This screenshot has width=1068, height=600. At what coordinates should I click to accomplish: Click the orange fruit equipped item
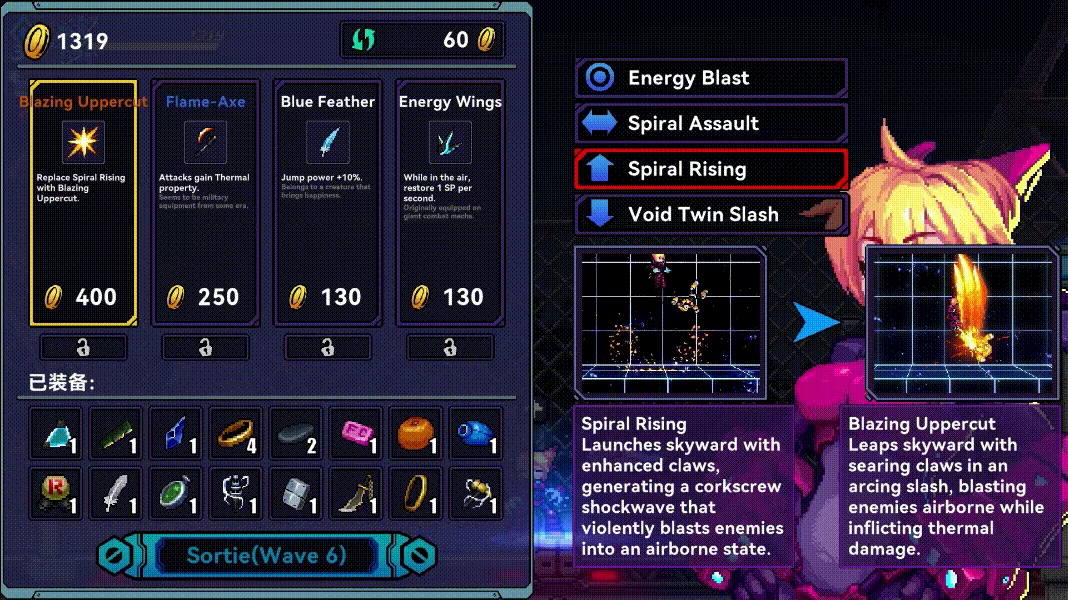tap(415, 433)
